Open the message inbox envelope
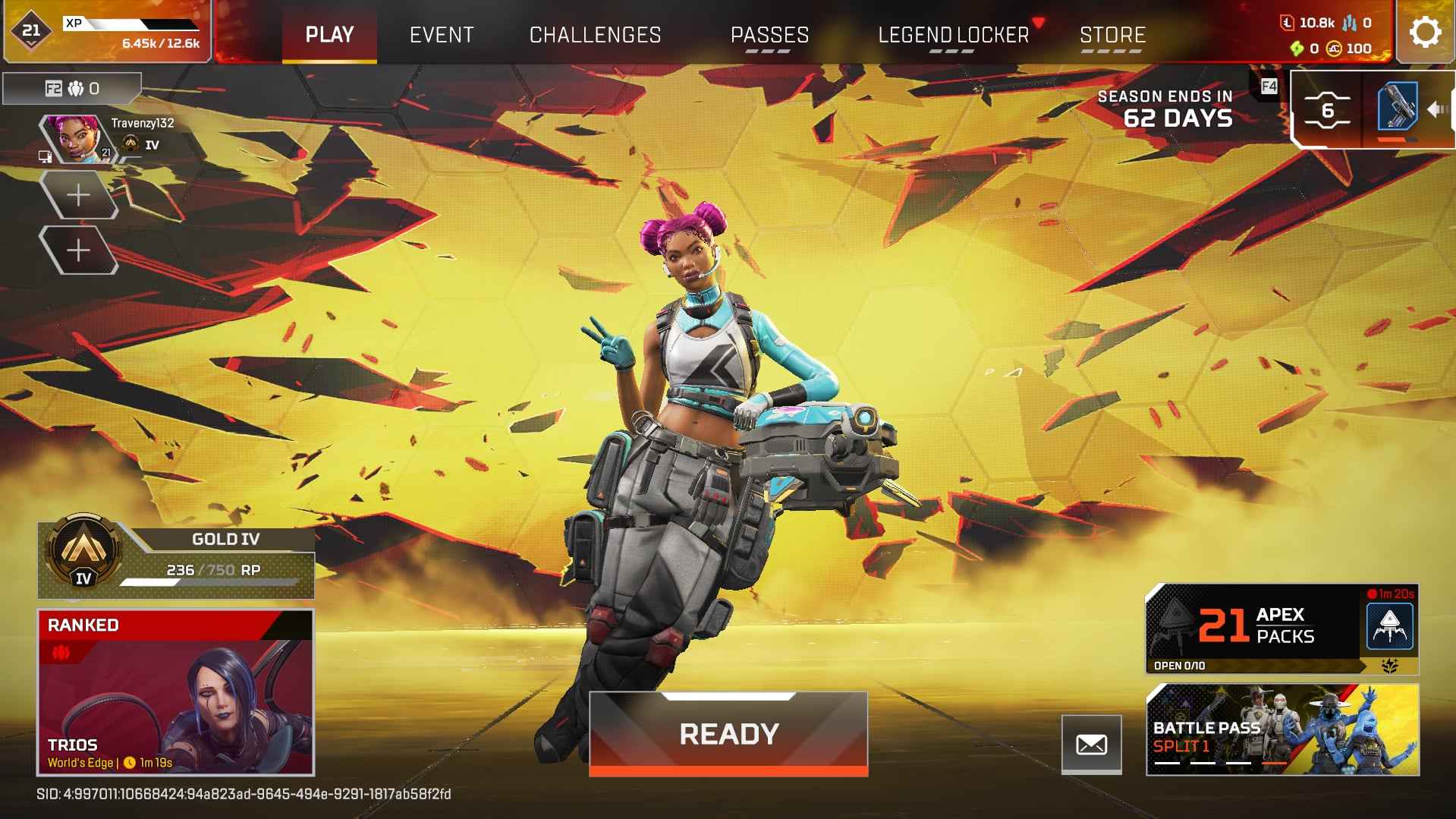This screenshot has height=819, width=1456. tap(1093, 744)
